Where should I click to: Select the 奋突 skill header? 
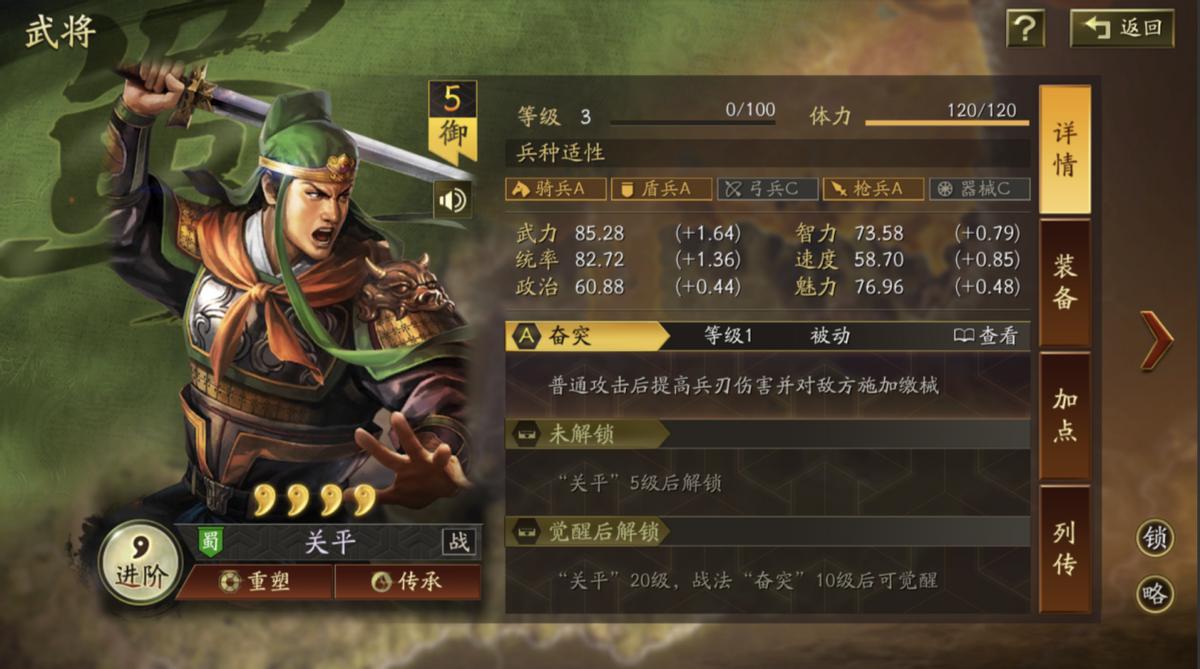point(586,336)
